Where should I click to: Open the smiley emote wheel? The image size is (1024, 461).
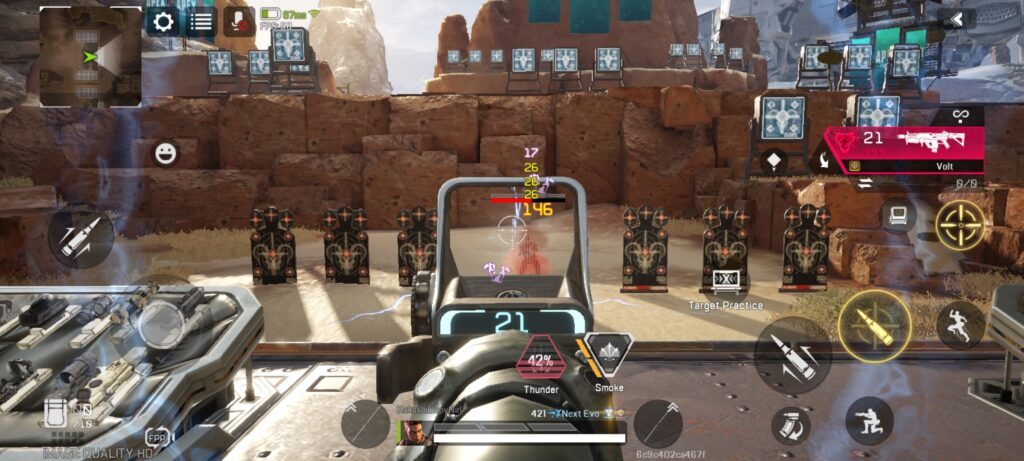tap(165, 153)
